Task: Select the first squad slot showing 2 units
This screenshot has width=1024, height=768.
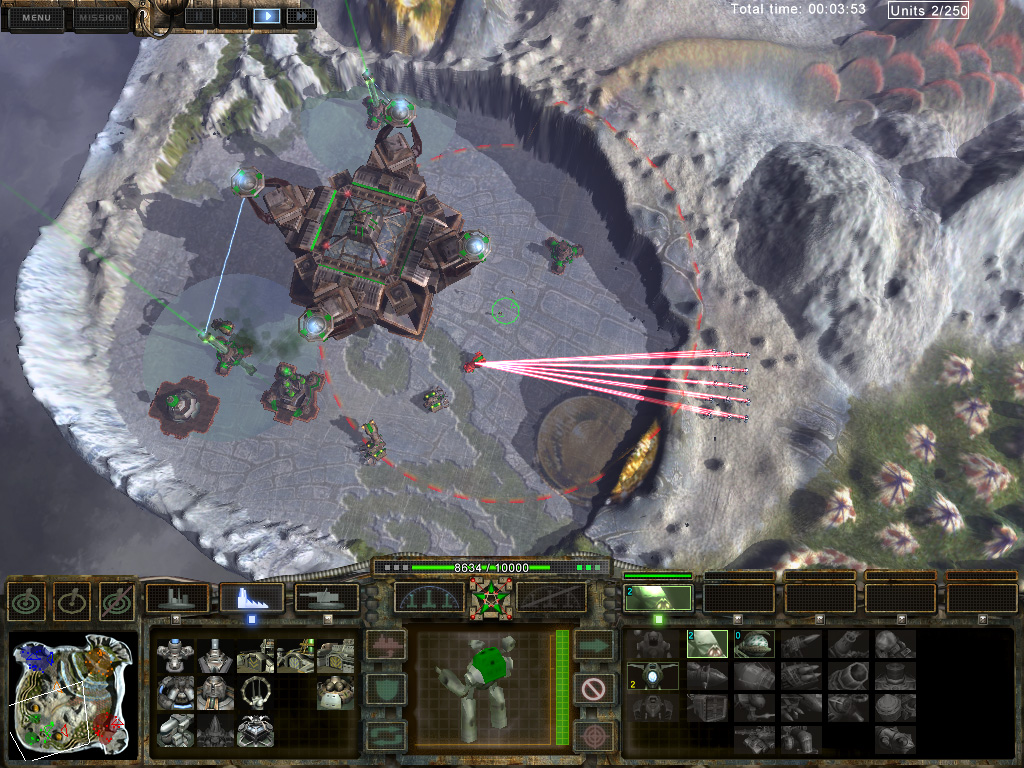Action: (658, 598)
